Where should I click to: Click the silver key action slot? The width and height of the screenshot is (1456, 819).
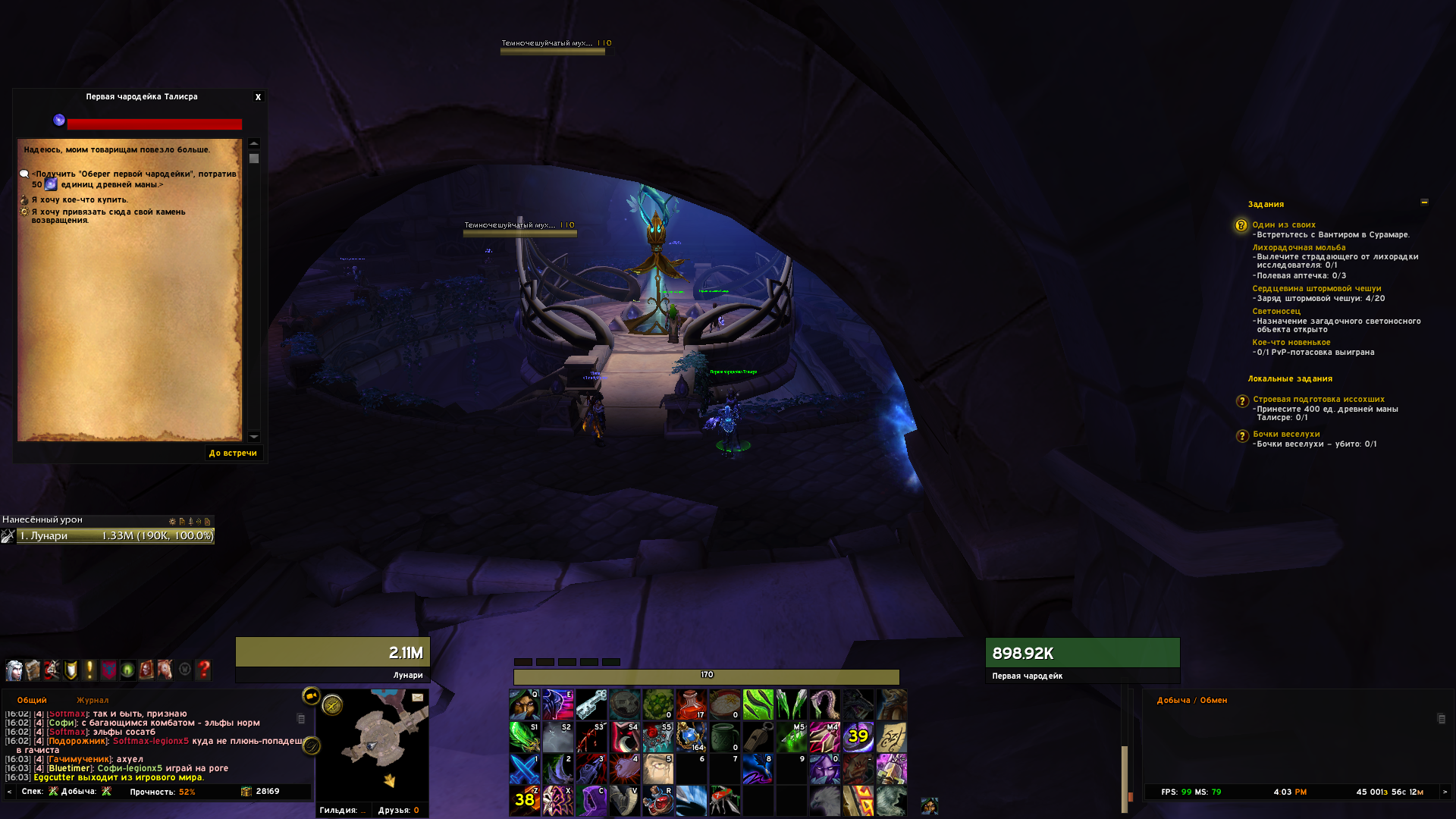click(x=591, y=704)
